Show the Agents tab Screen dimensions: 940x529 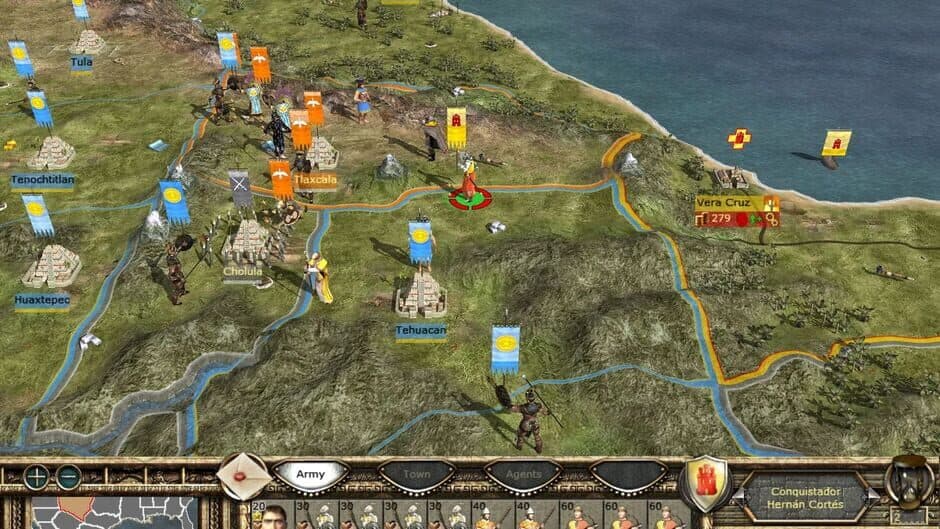(x=522, y=474)
